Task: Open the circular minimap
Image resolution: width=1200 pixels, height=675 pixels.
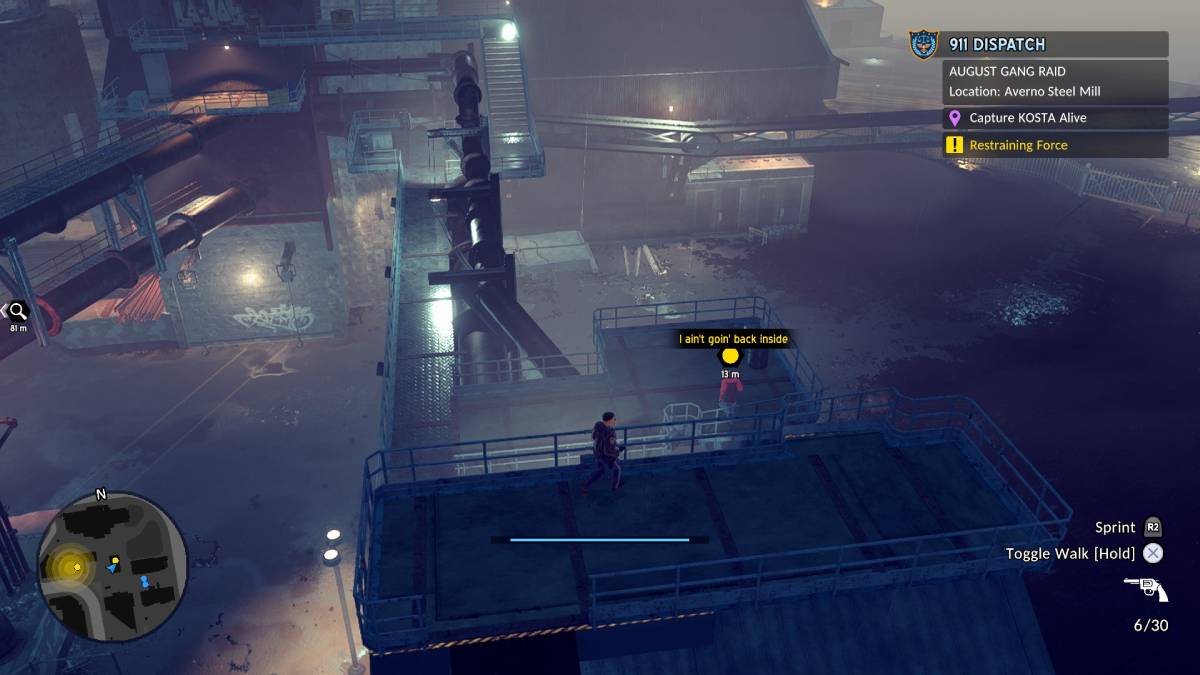Action: coord(112,567)
